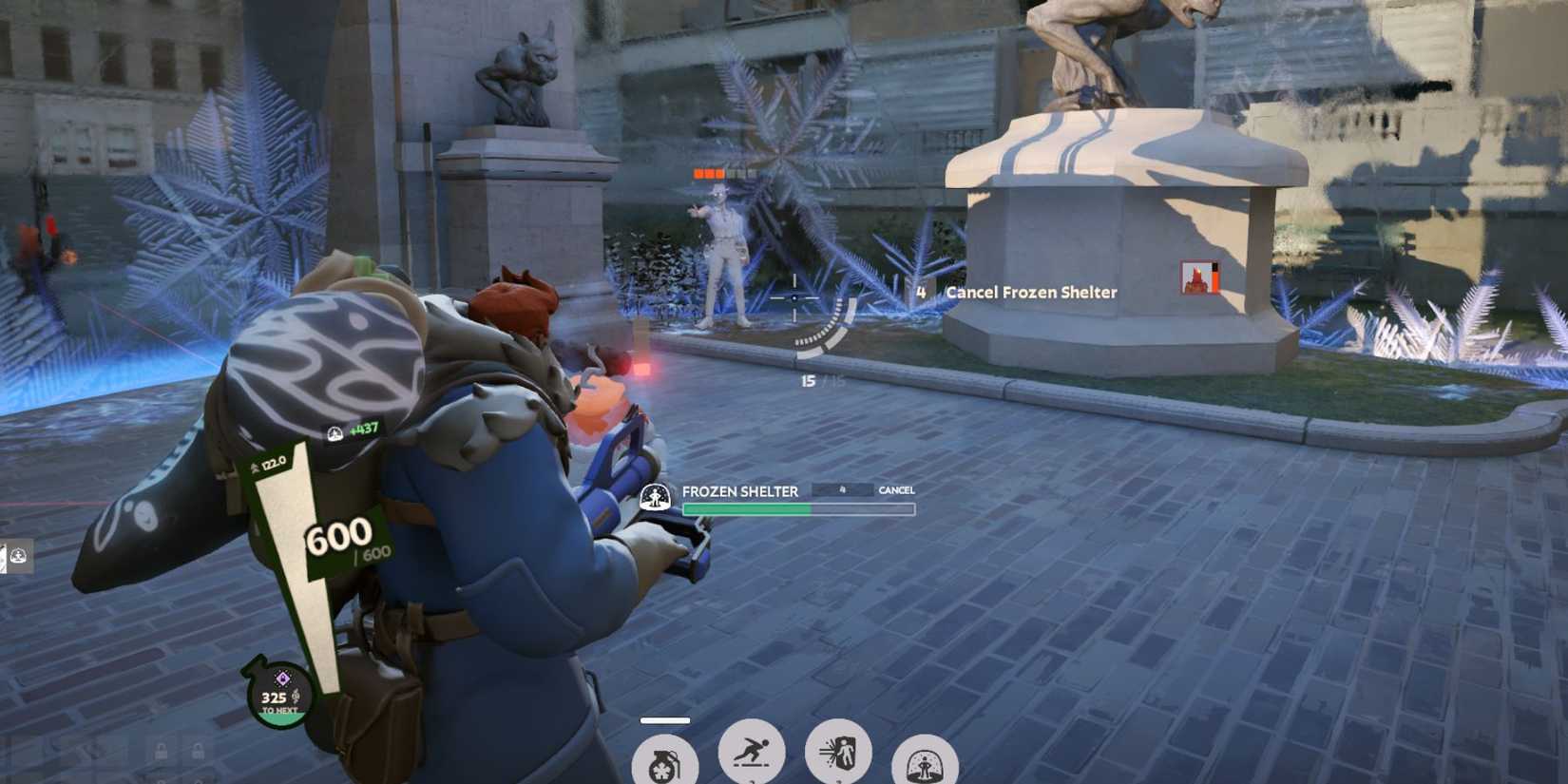Click the 4 keybind chip on the cast bar
This screenshot has width=1568, height=784.
coord(841,490)
